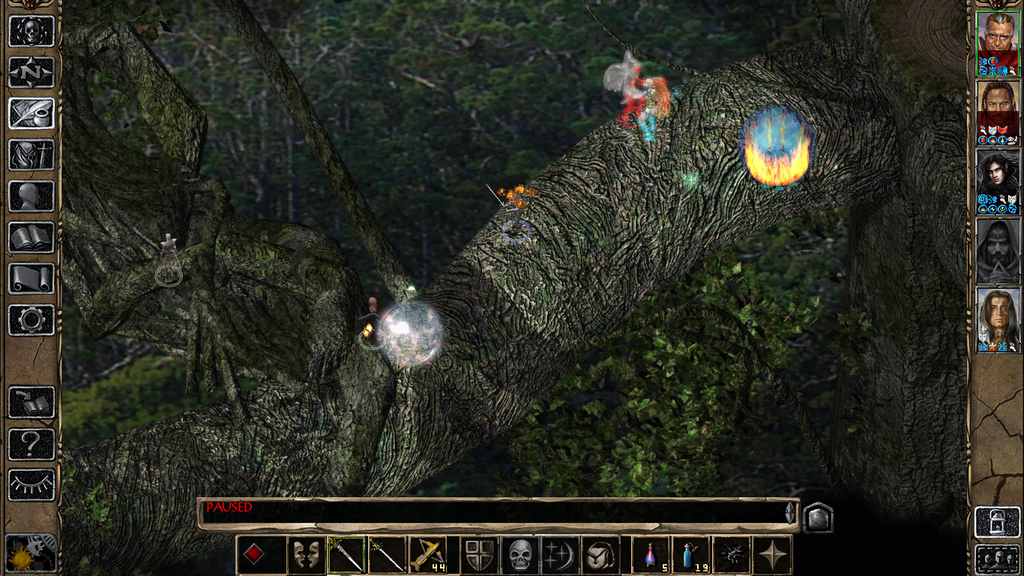
Task: Click the question mark help button
Action: 31,444
